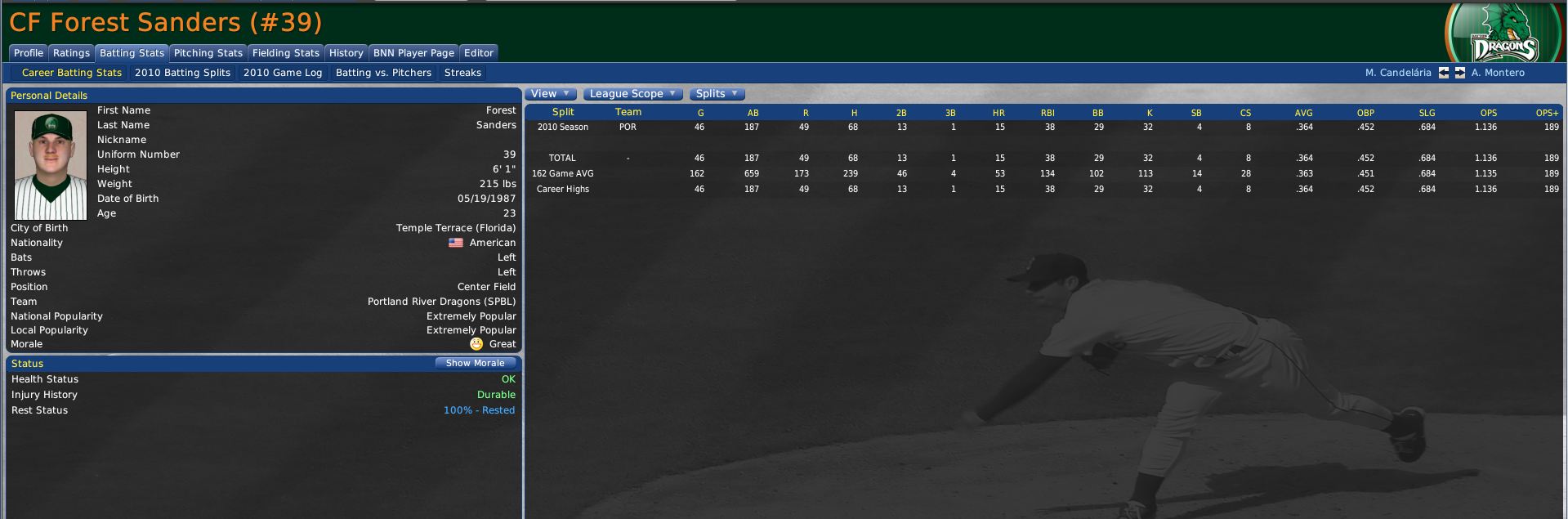The width and height of the screenshot is (1568, 519).
Task: View the player History tab
Action: (x=346, y=53)
